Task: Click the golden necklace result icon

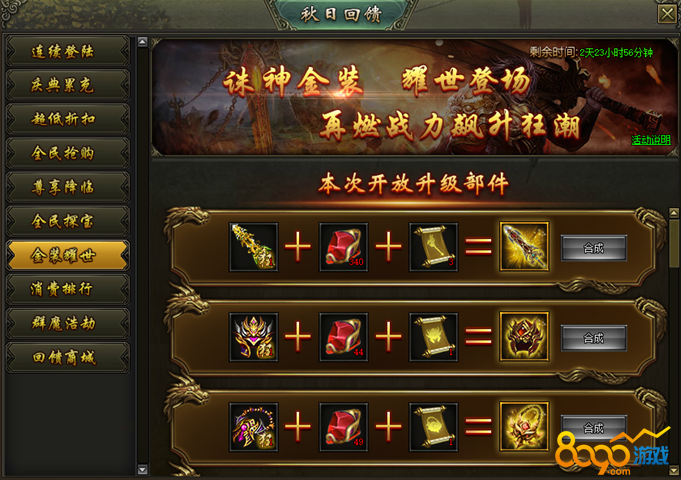Action: [x=524, y=426]
